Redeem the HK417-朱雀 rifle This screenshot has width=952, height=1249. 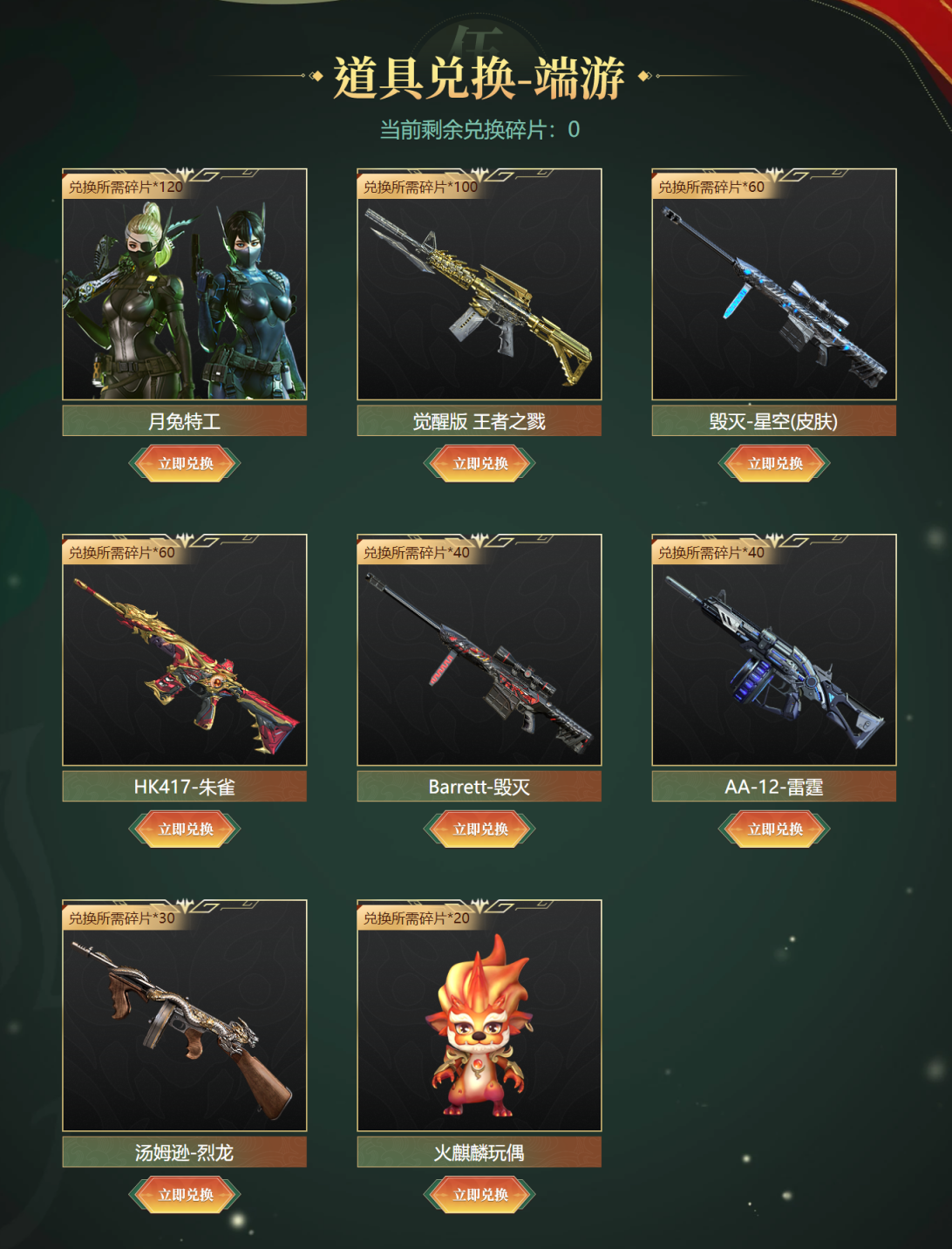[x=185, y=829]
